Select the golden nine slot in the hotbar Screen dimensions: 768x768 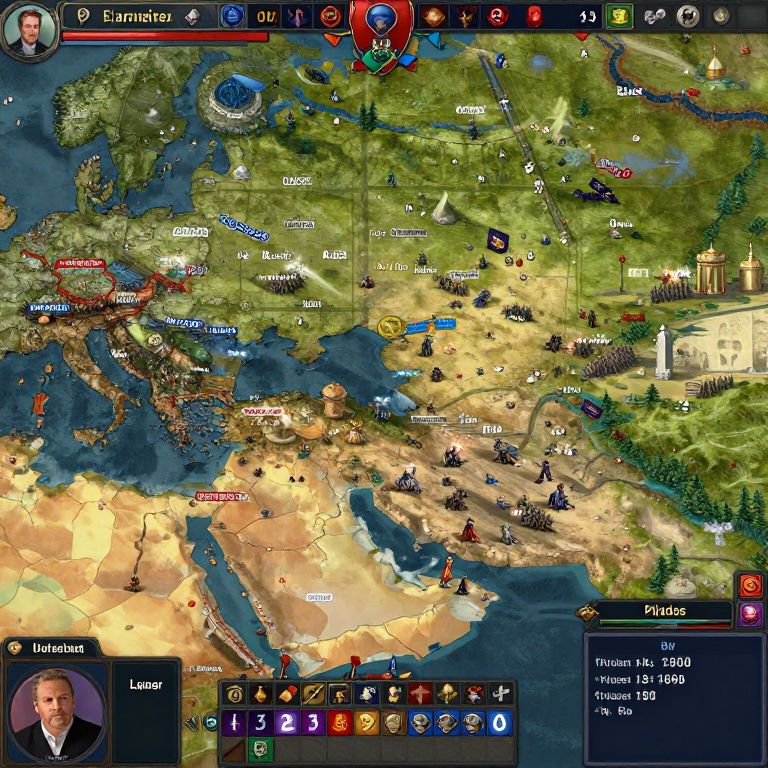pyautogui.click(x=368, y=723)
